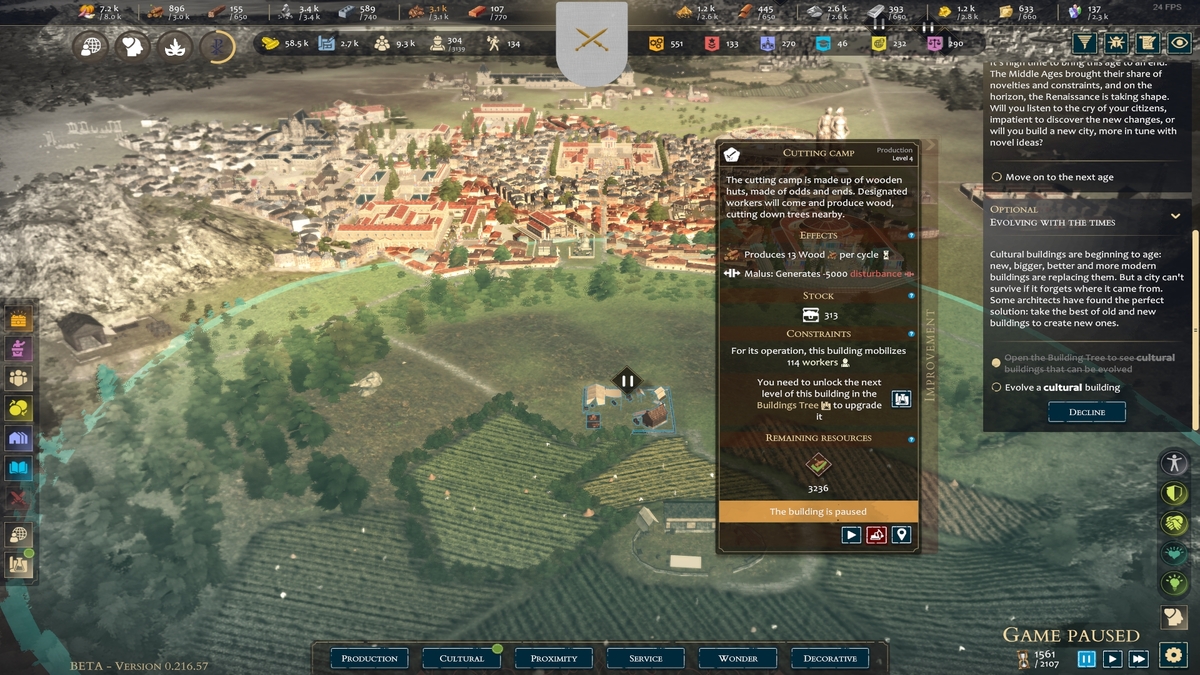Locate the cutting camp with map pin button
Screen dimensions: 1200x675
click(901, 535)
